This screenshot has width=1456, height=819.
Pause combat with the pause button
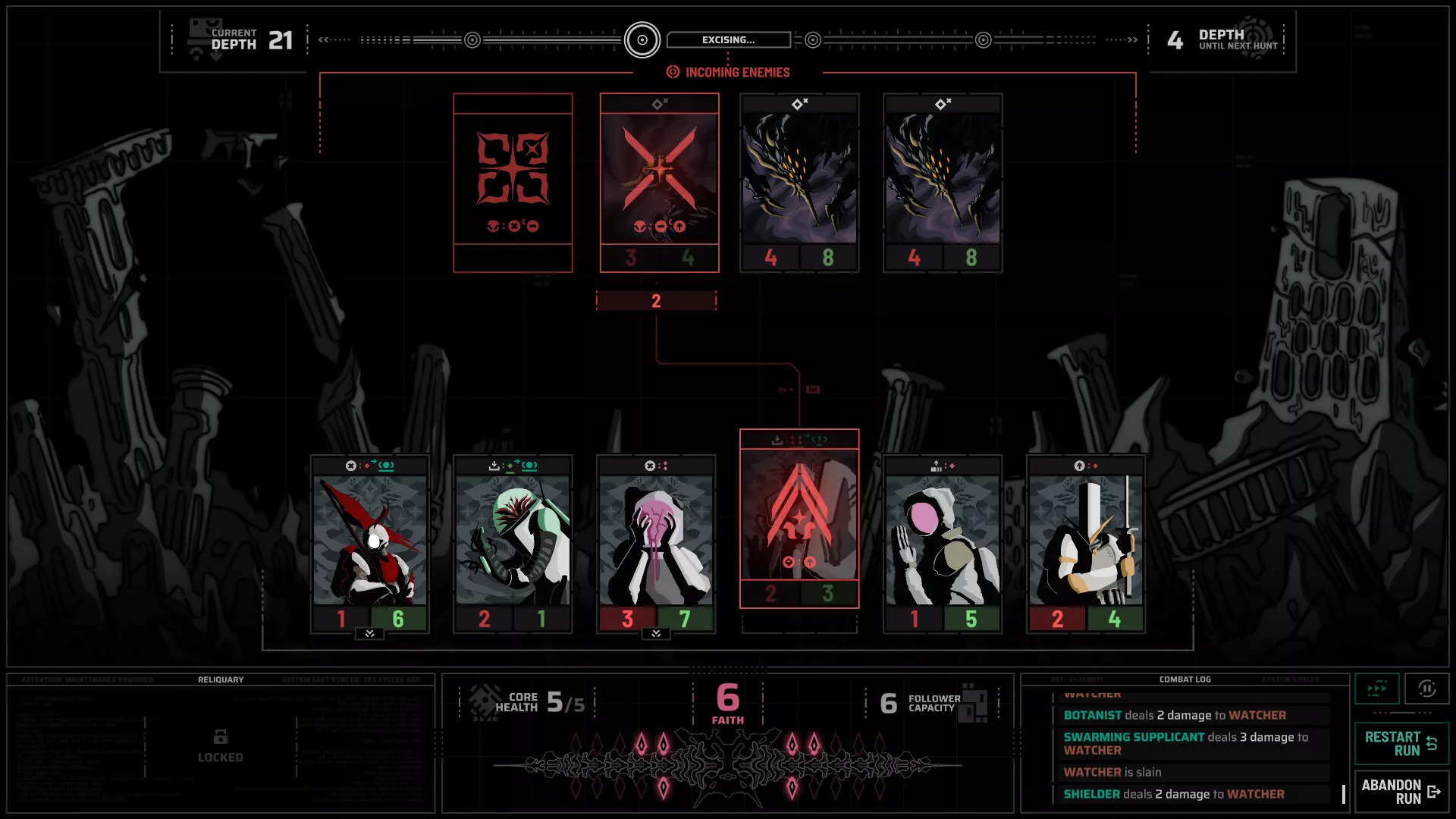[x=1426, y=689]
